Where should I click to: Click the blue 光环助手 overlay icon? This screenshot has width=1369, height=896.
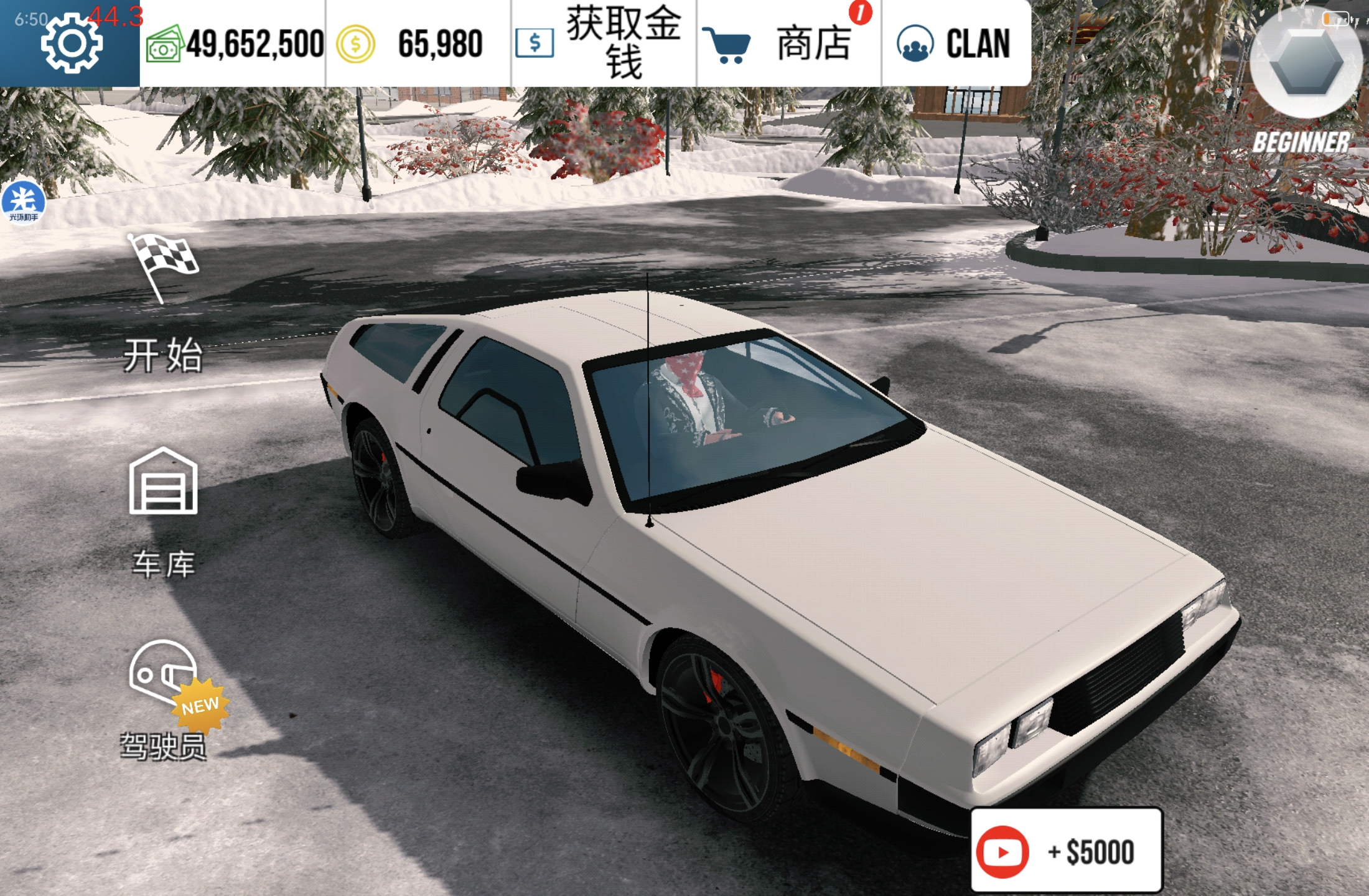(x=24, y=202)
